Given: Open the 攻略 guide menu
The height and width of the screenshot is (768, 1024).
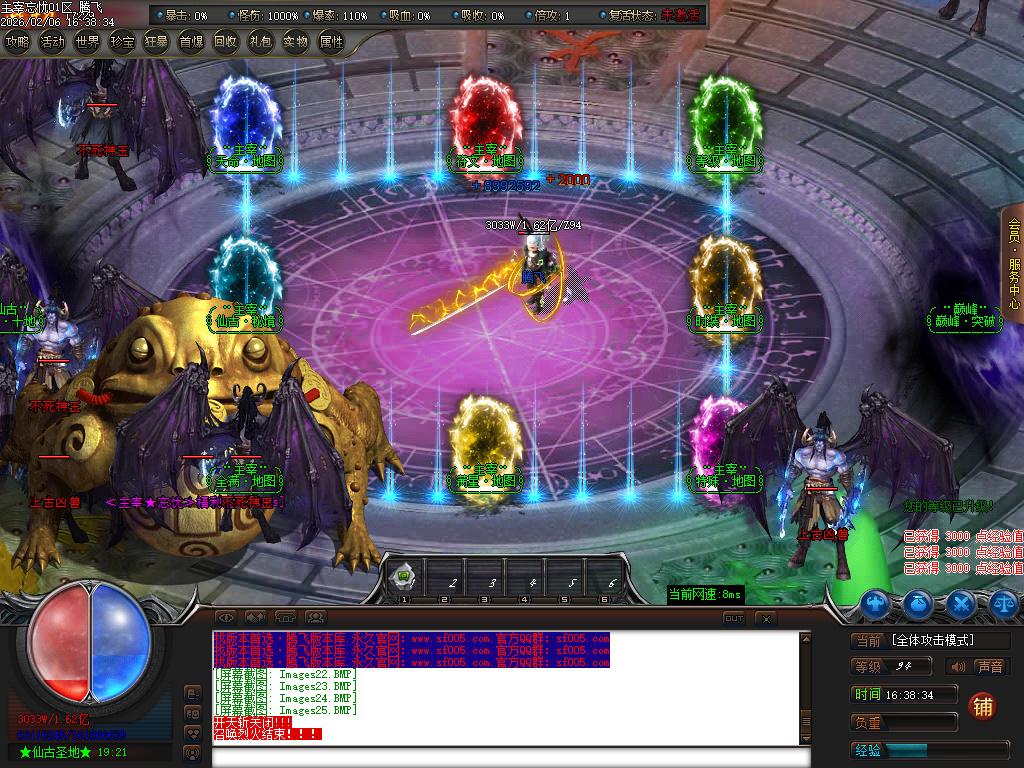Looking at the screenshot, I should coord(17,42).
